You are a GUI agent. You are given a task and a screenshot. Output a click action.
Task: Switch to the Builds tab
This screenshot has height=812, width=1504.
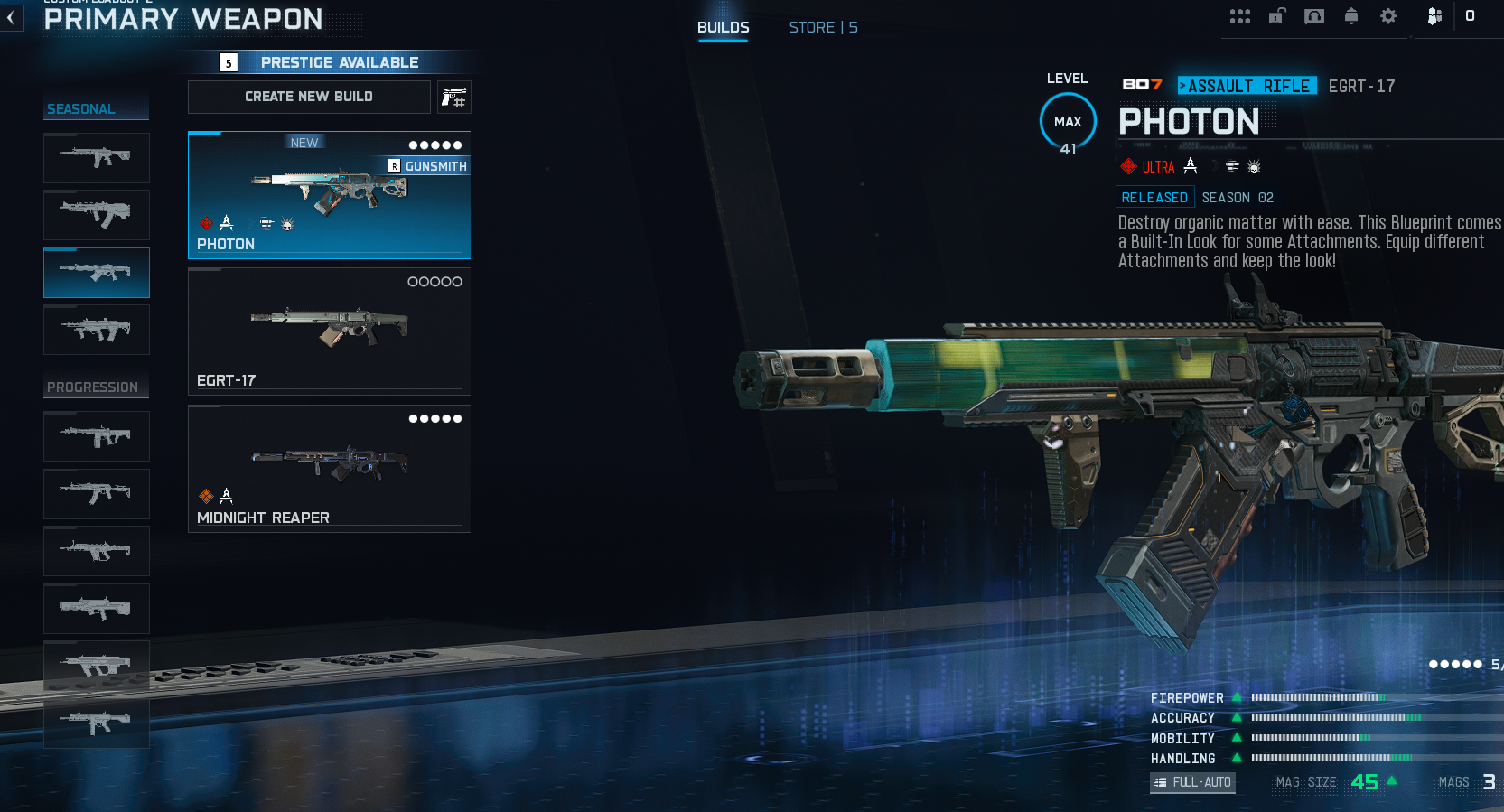tap(723, 27)
